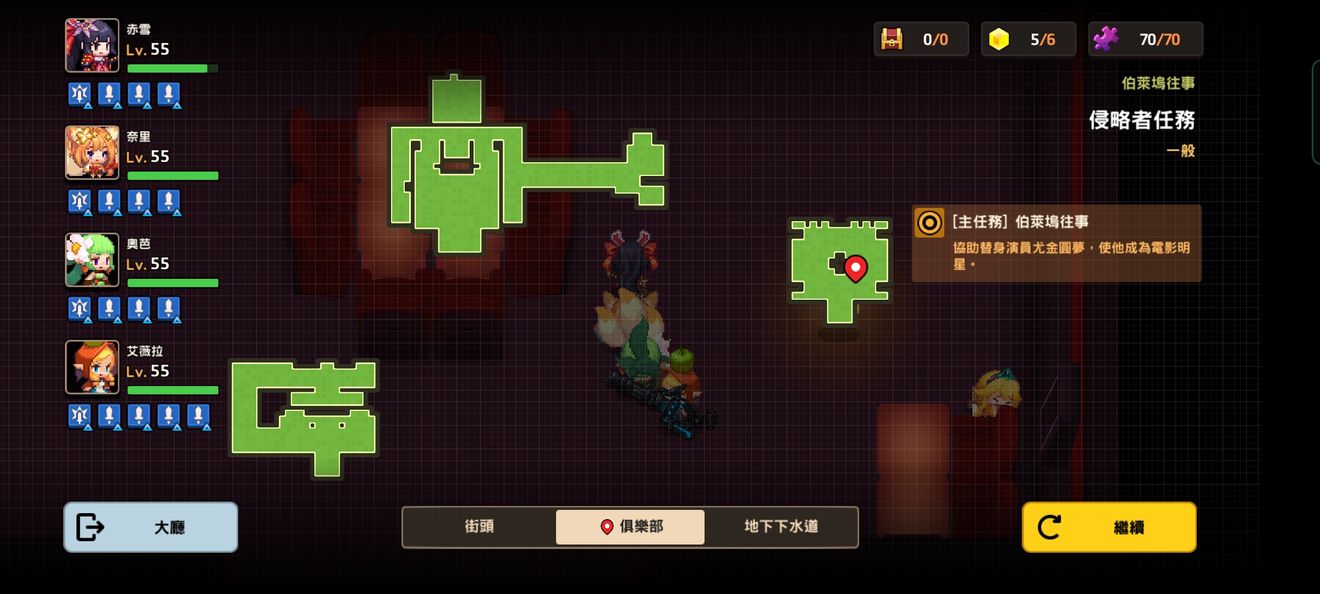1320x594 pixels.
Task: Open the 伯萊塢往事 main quest entry
Action: pos(1056,243)
